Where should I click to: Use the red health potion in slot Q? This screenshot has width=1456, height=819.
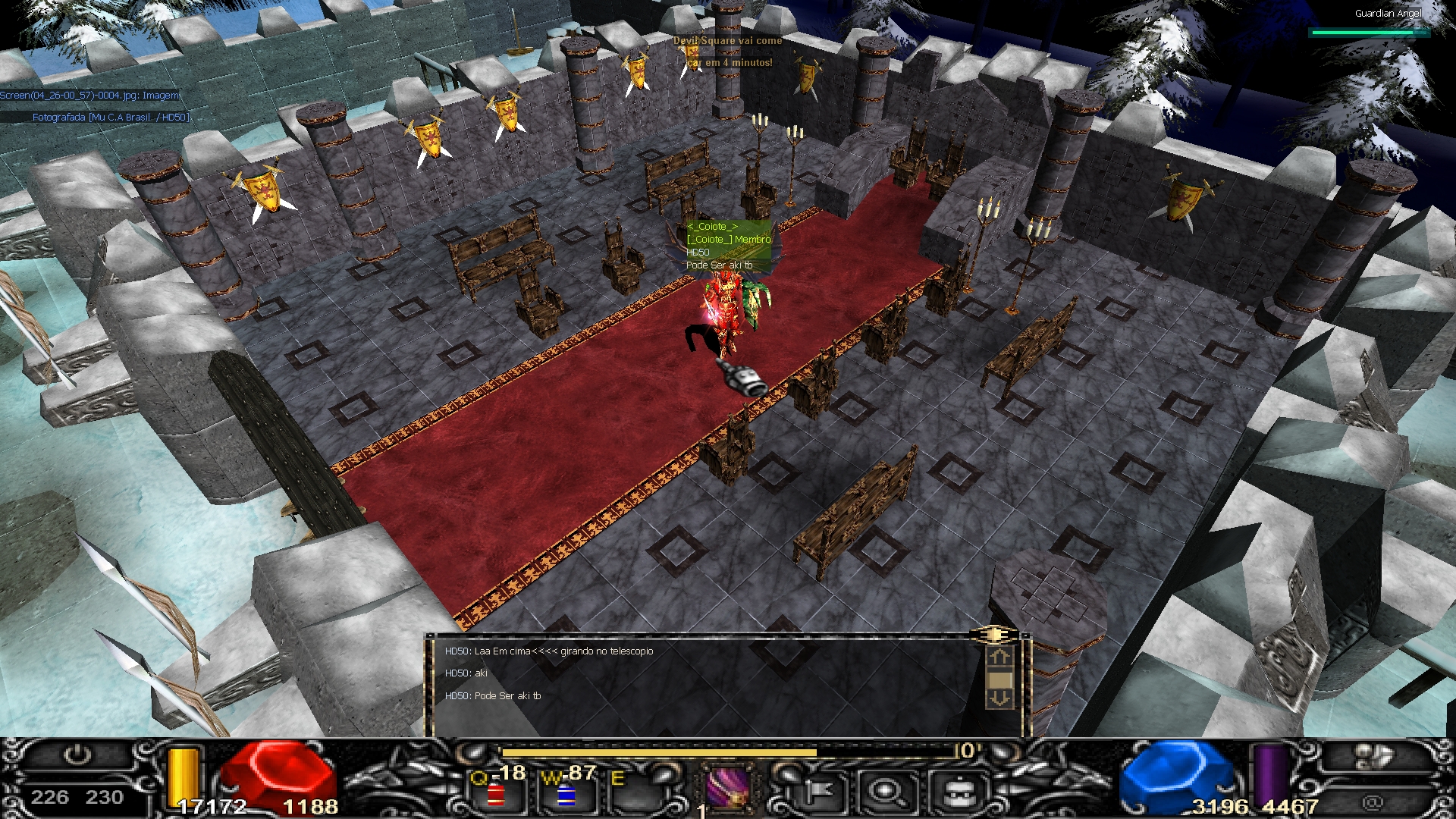pyautogui.click(x=497, y=793)
